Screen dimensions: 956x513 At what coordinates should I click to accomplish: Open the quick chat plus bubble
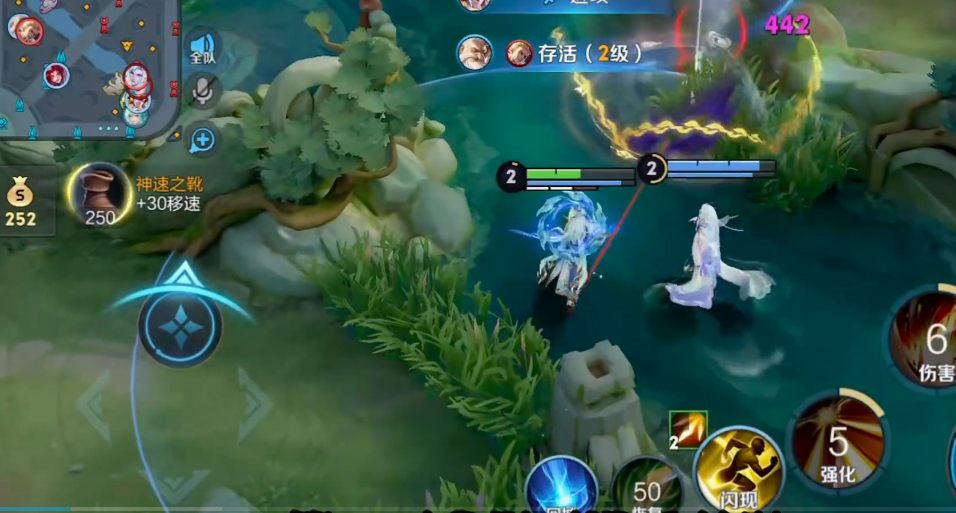[x=202, y=139]
